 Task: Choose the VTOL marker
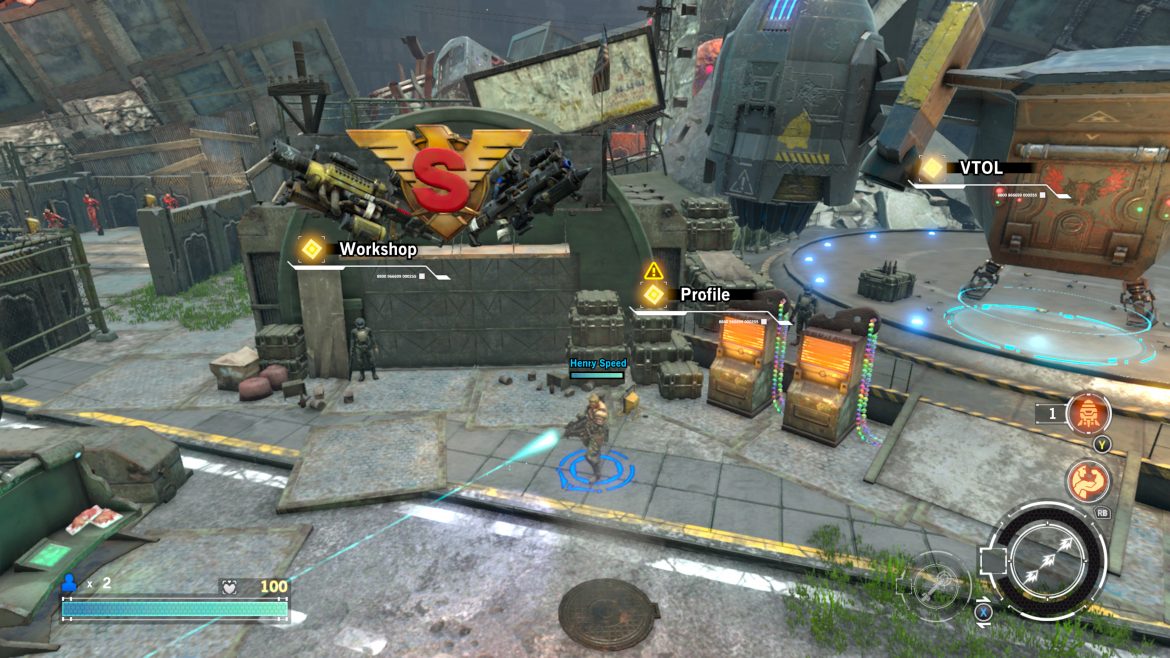(x=932, y=169)
